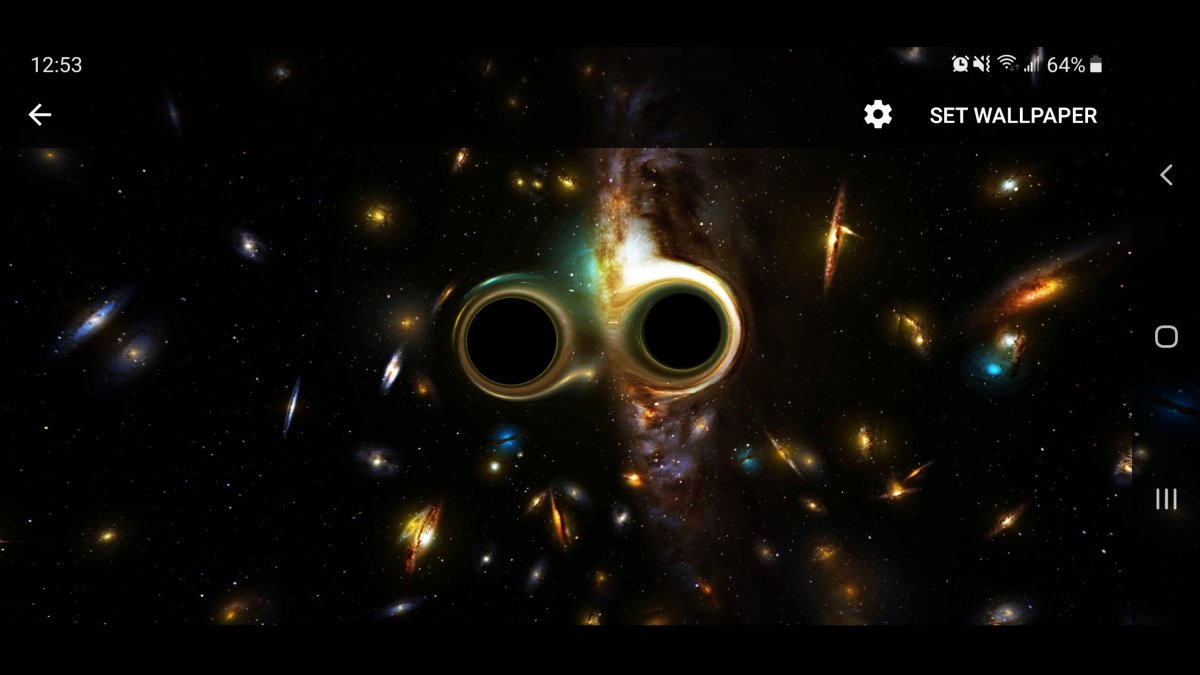Open the Android recent apps button
The image size is (1200, 675).
1166,499
